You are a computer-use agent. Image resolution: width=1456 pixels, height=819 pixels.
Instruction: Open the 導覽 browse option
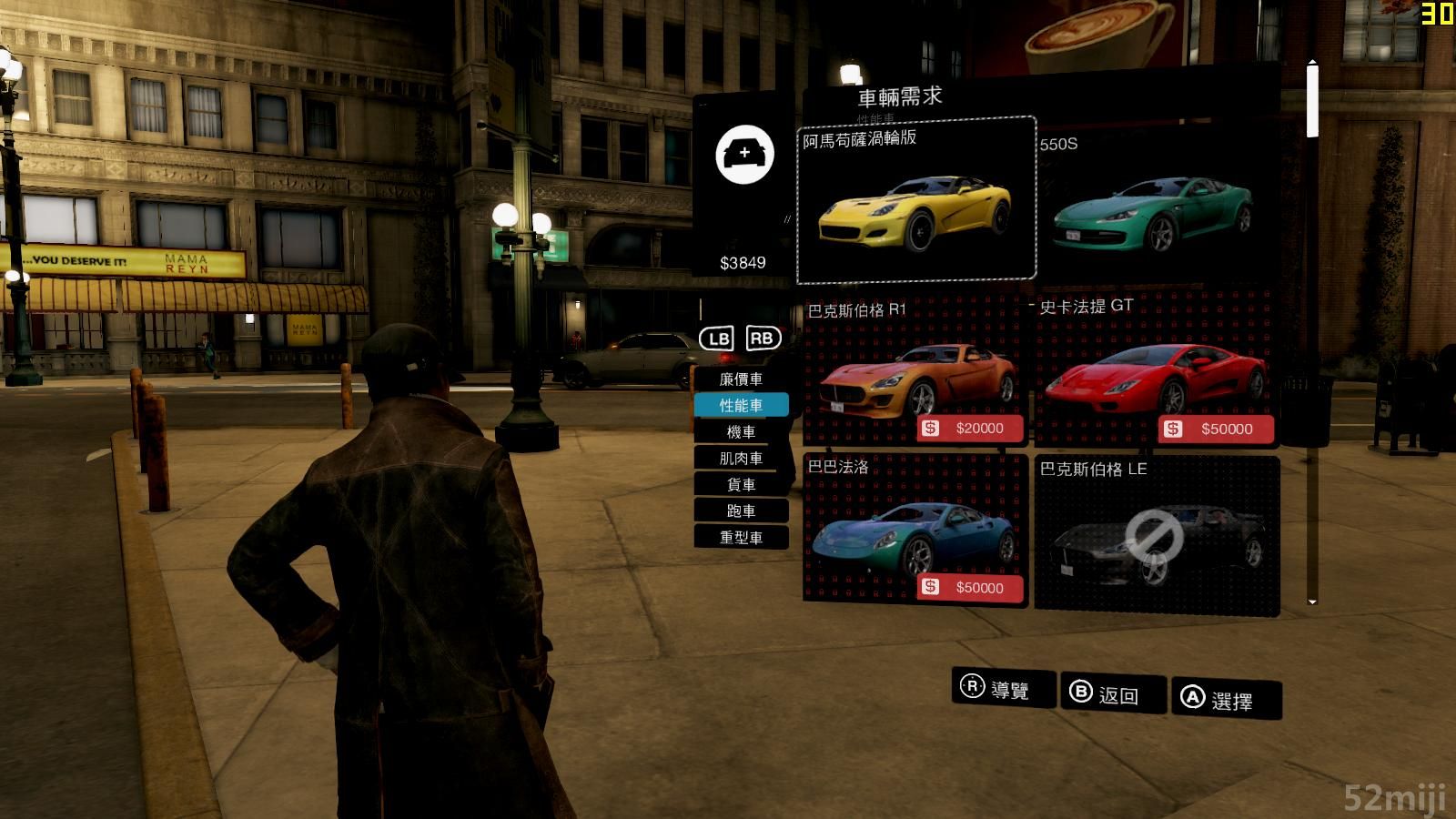[x=1004, y=689]
